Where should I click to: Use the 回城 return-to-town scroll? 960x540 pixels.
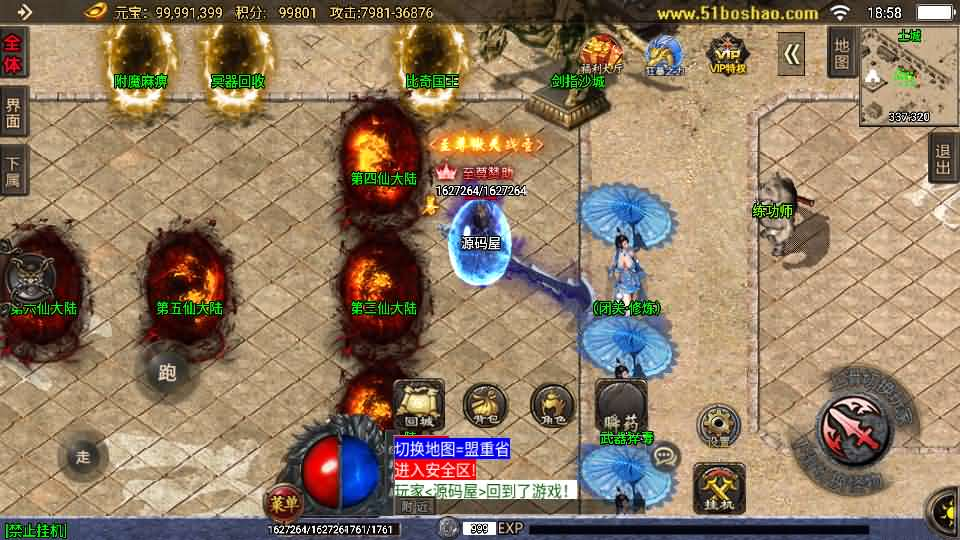tap(419, 403)
